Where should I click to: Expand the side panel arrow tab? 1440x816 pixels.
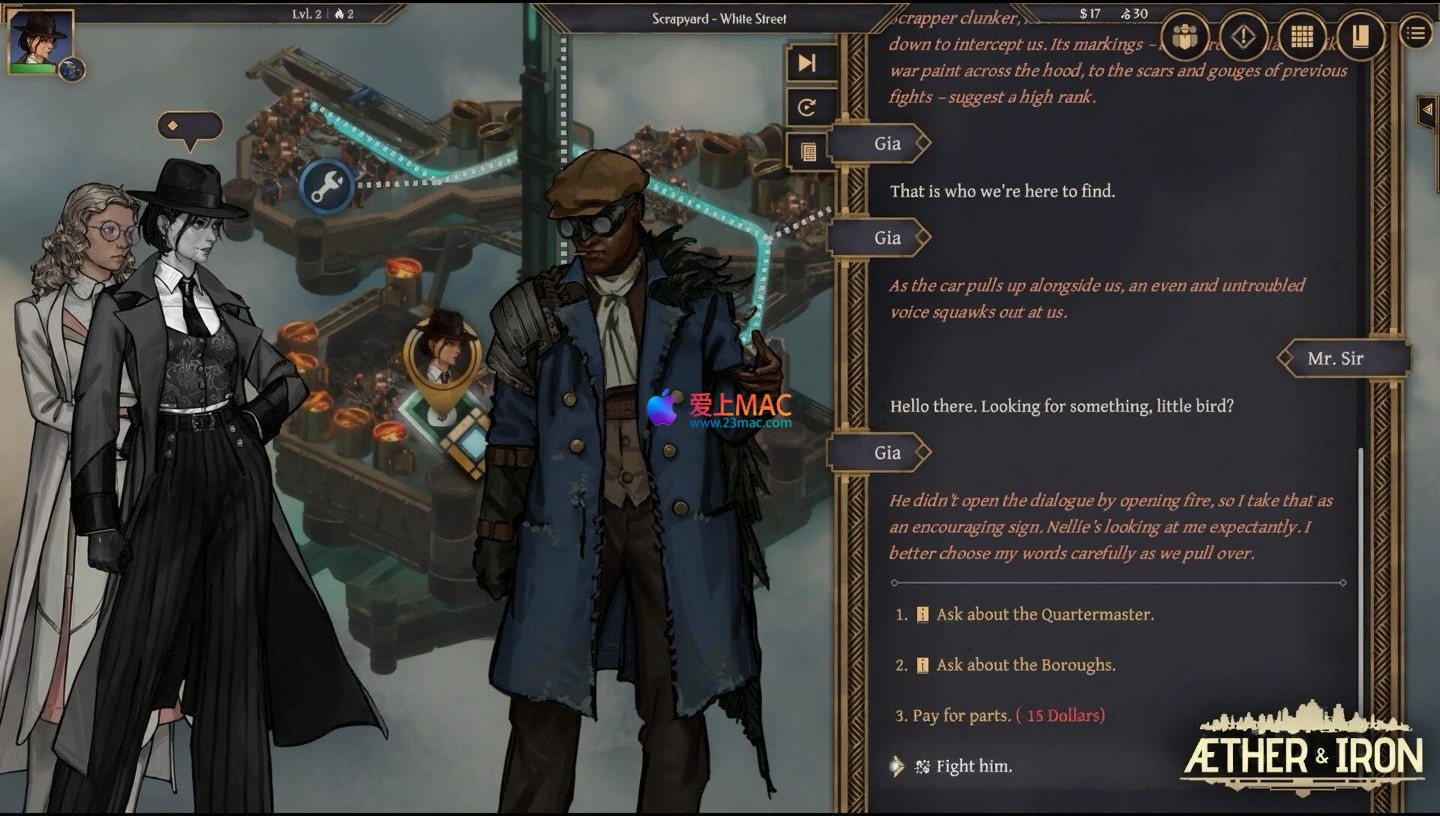tap(1427, 111)
